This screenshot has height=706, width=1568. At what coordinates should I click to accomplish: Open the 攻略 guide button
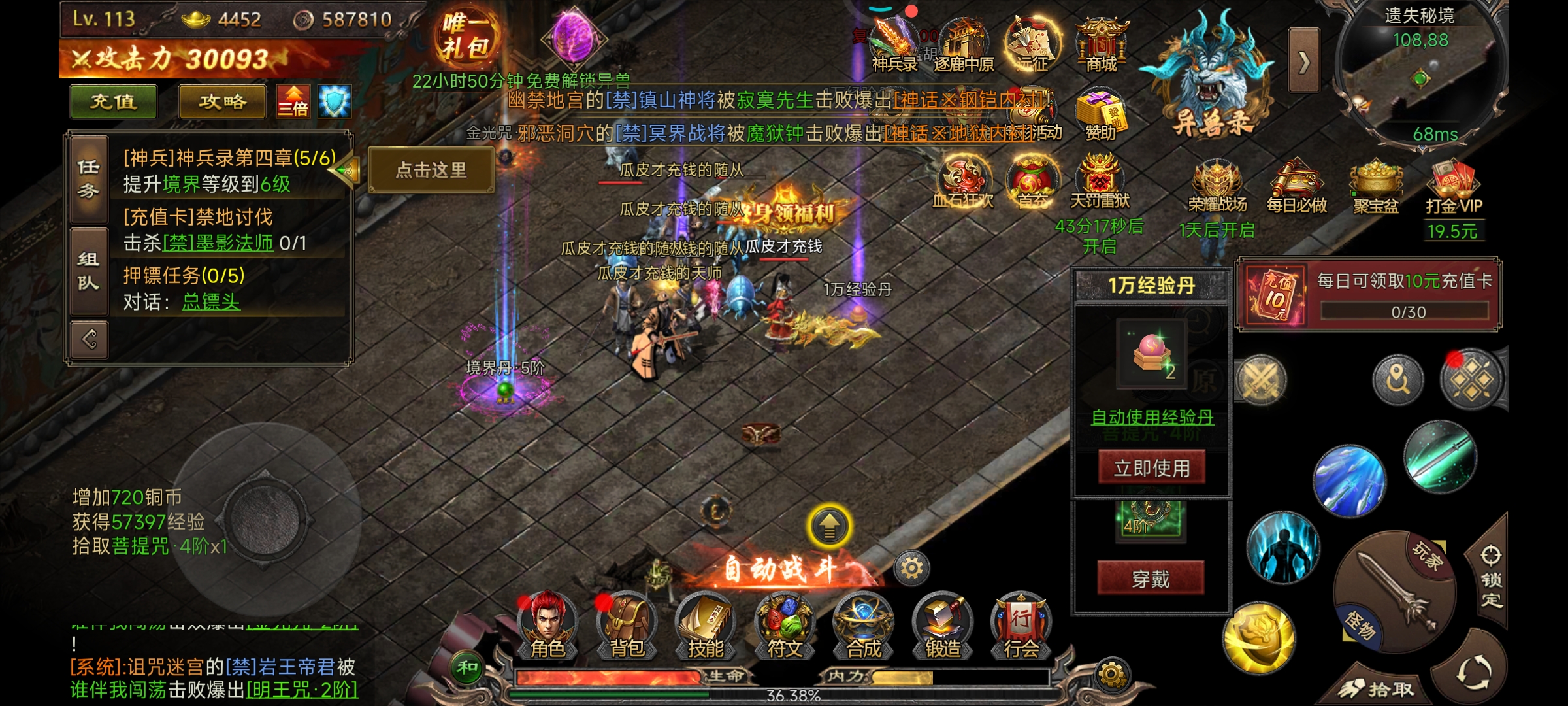222,102
